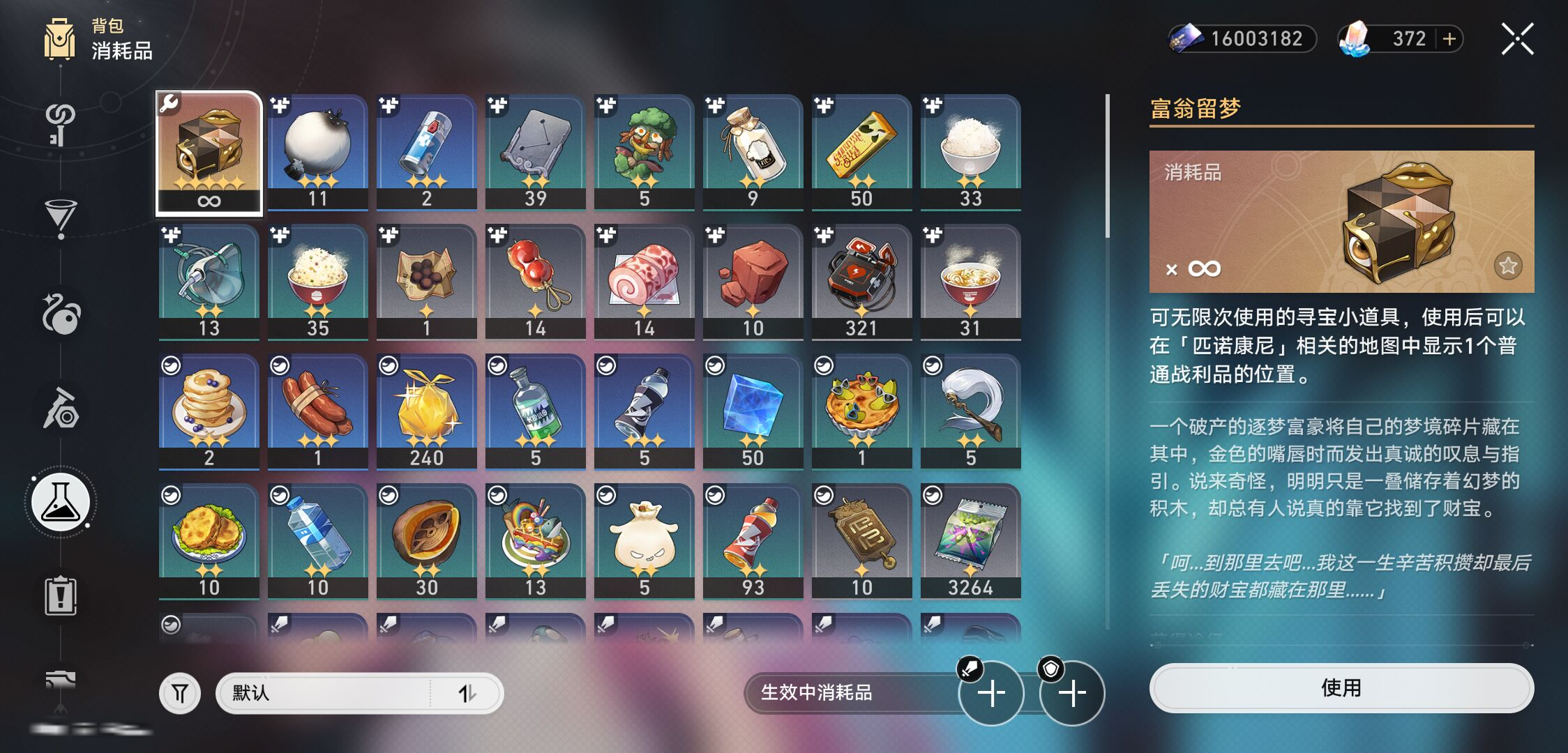
Task: Open the item filter funnel button
Action: pyautogui.click(x=180, y=693)
